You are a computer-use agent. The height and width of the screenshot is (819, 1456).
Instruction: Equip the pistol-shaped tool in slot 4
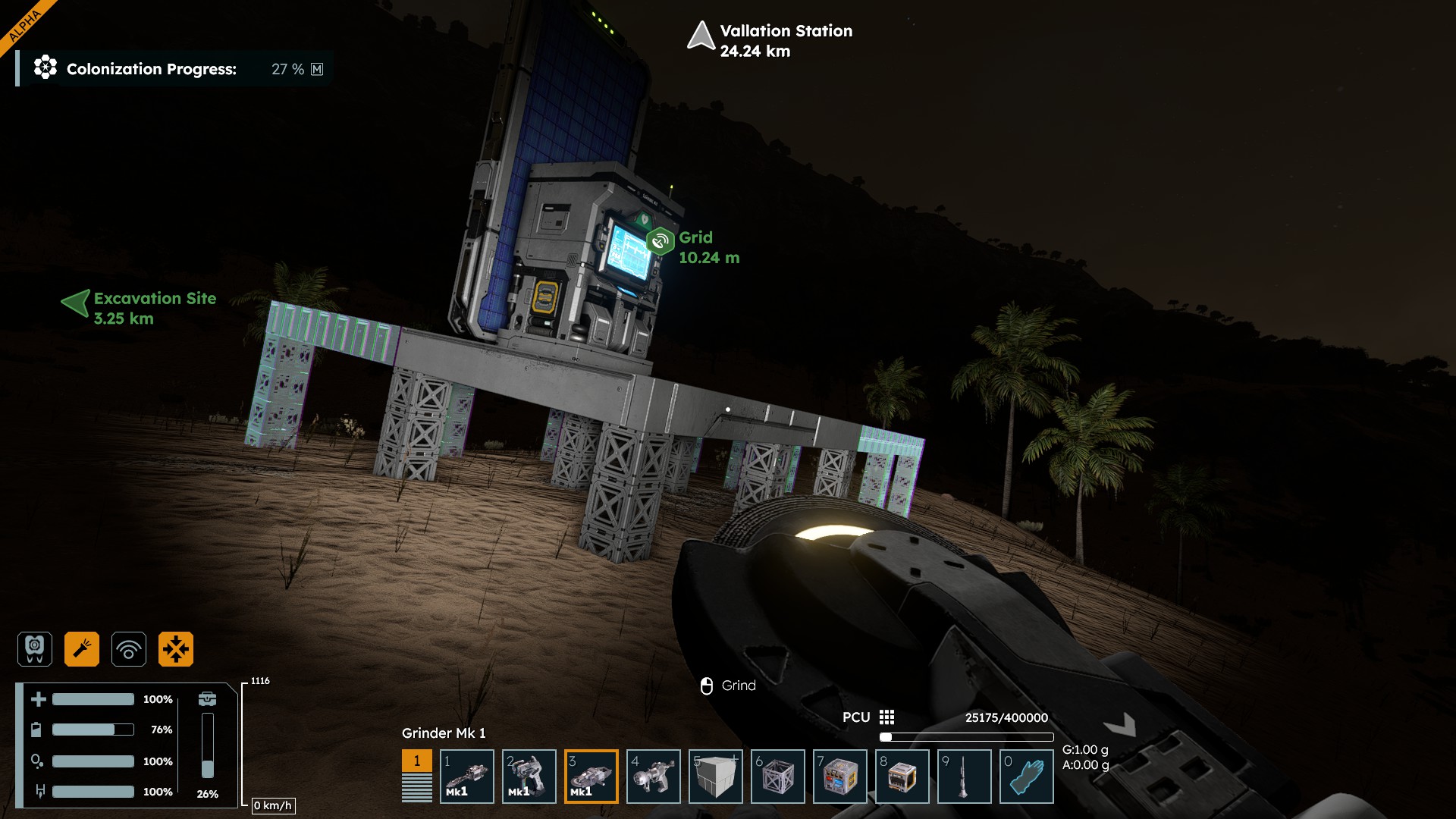click(x=654, y=777)
